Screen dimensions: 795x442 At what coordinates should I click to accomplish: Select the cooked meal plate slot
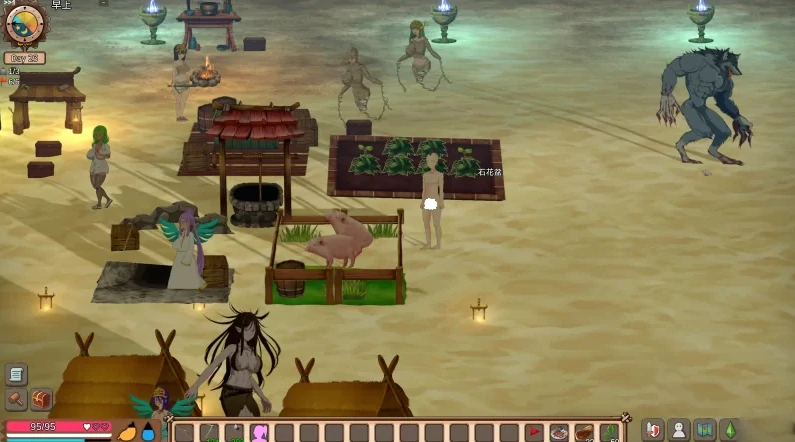(559, 433)
